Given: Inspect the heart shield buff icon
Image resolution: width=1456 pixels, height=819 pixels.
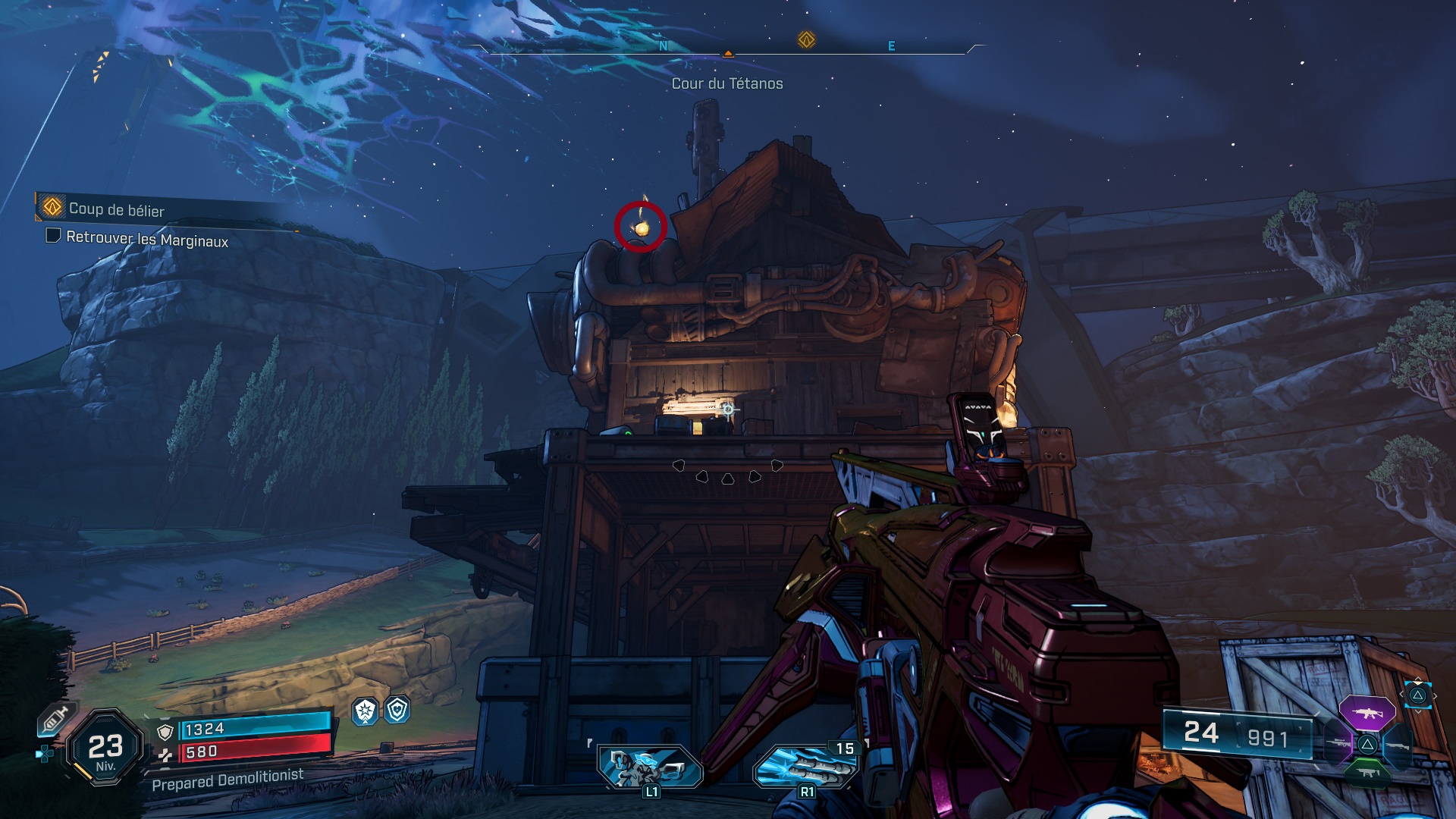Looking at the screenshot, I should (397, 710).
